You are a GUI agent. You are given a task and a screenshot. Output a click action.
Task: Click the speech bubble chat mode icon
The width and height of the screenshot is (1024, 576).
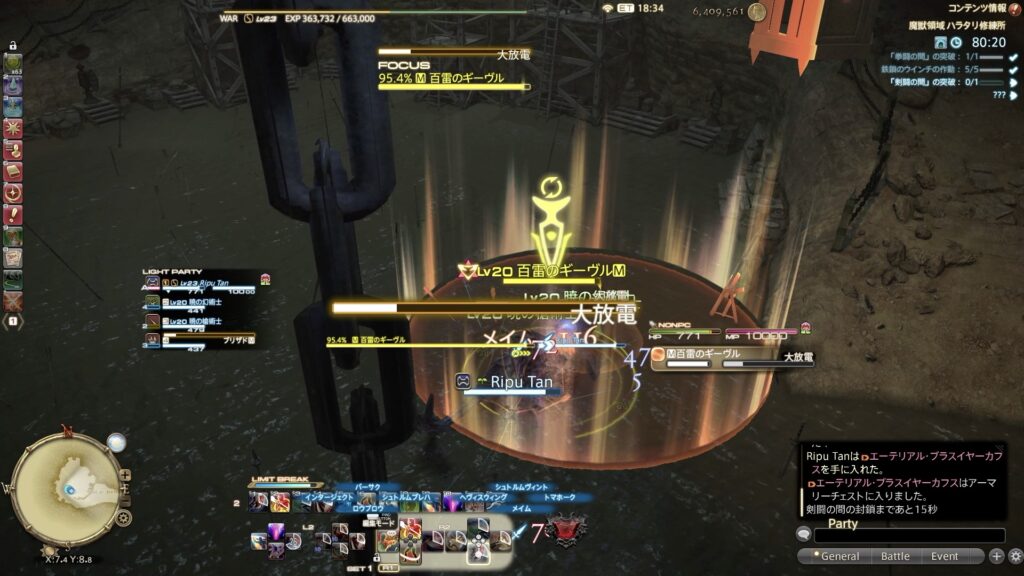[x=804, y=536]
